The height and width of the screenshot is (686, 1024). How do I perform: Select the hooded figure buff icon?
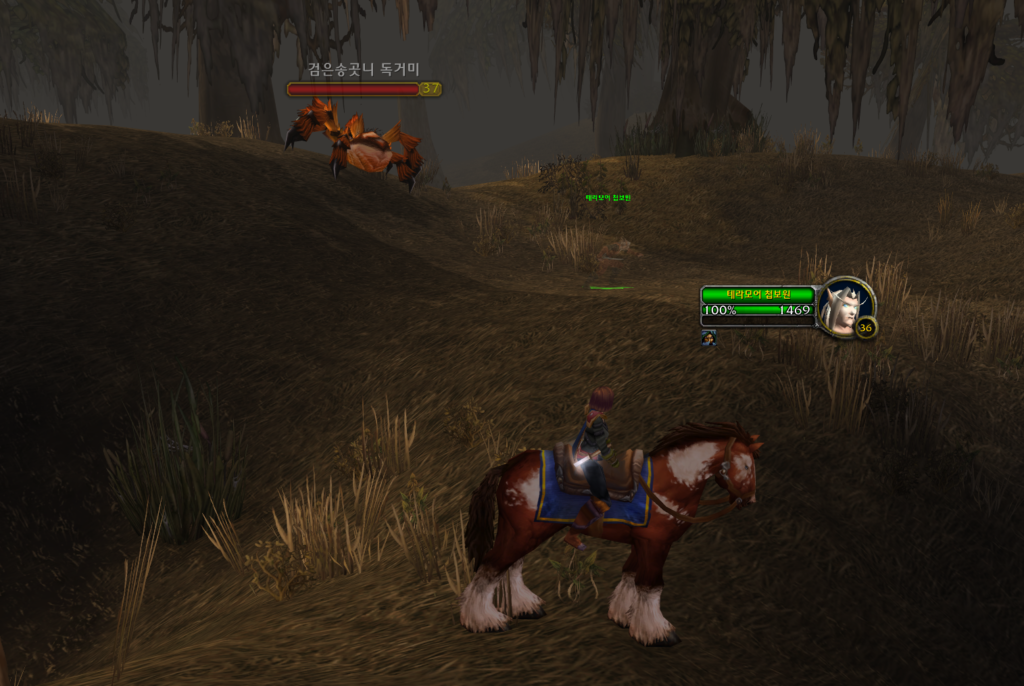pyautogui.click(x=708, y=338)
